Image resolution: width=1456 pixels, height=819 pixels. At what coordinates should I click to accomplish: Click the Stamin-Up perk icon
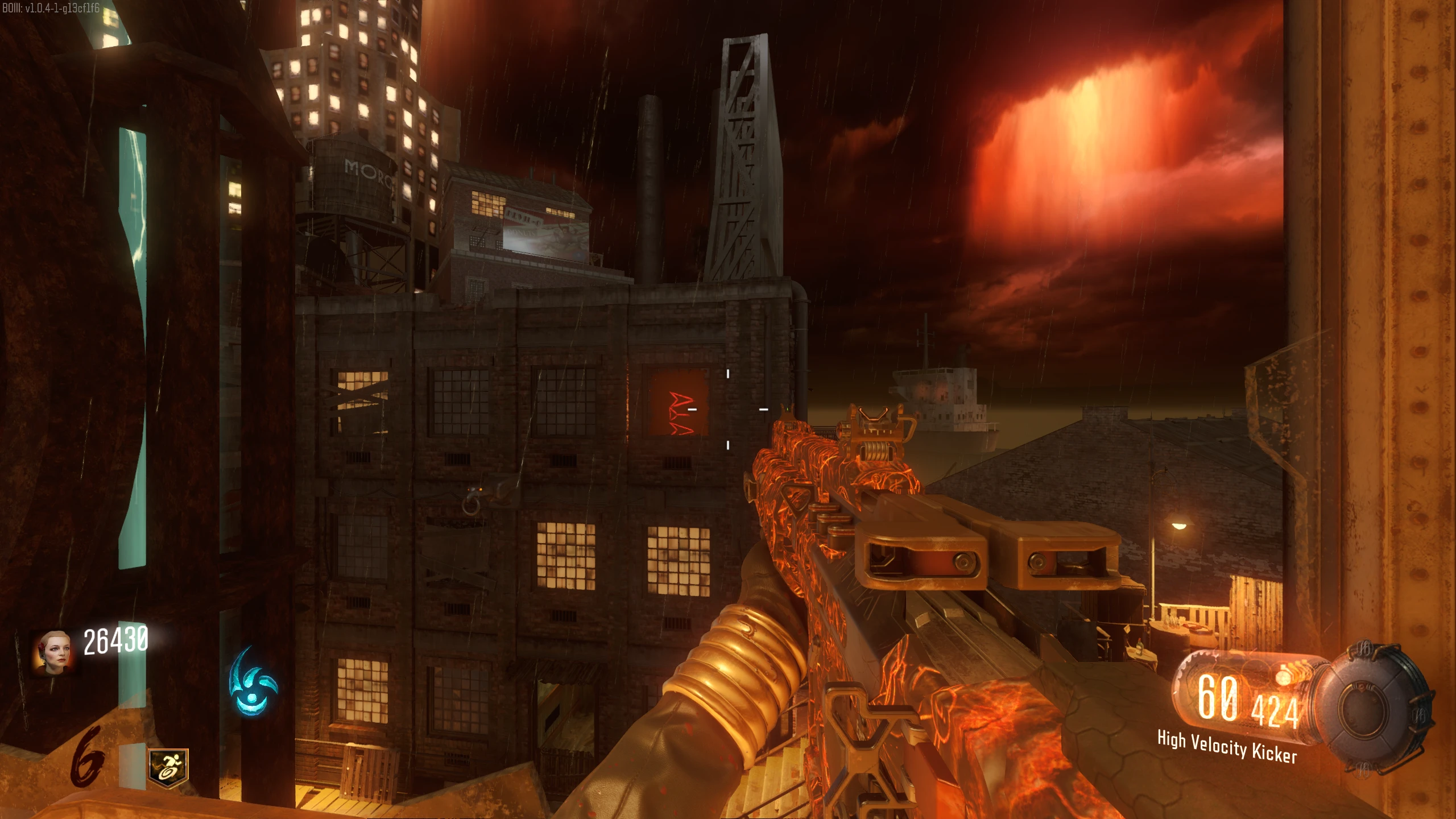[x=168, y=768]
